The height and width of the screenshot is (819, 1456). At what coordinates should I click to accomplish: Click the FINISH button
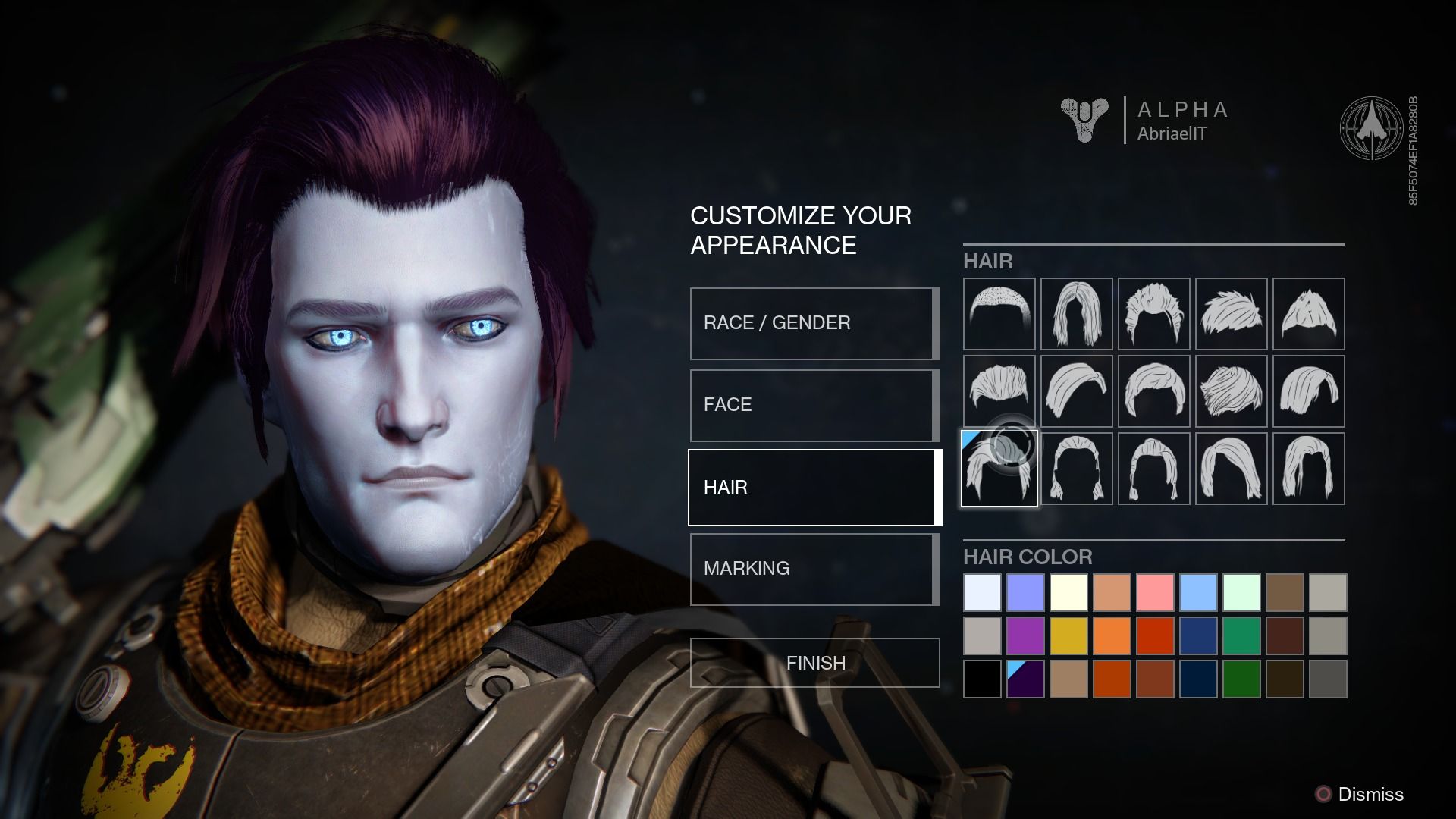click(x=813, y=662)
